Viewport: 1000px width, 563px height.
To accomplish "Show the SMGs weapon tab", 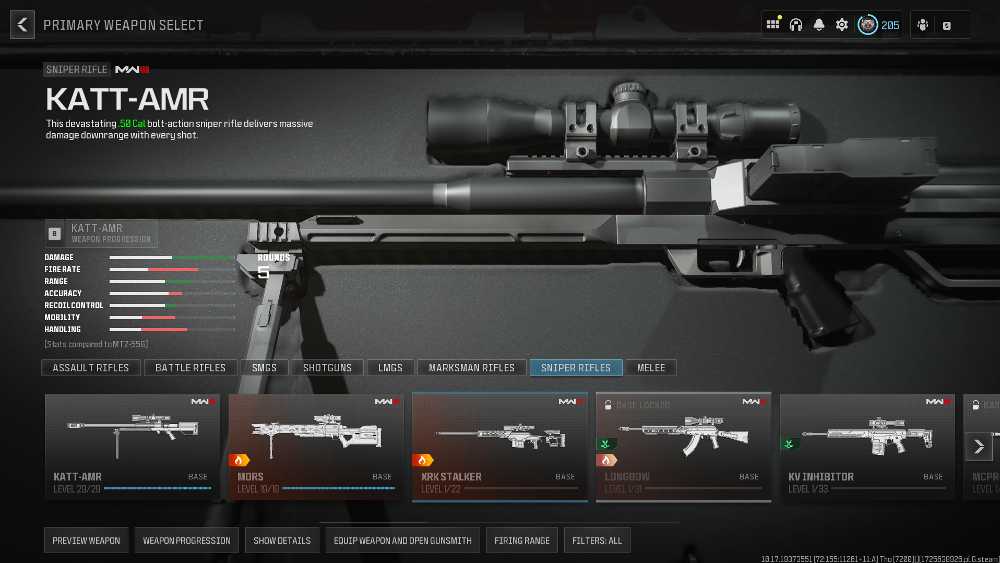I will click(264, 368).
